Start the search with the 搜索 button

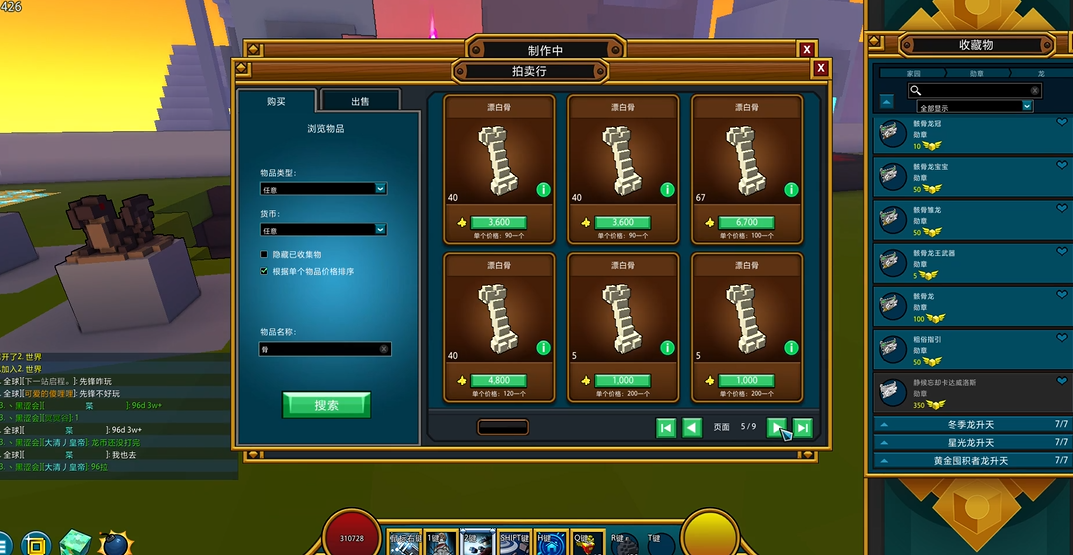click(x=326, y=405)
